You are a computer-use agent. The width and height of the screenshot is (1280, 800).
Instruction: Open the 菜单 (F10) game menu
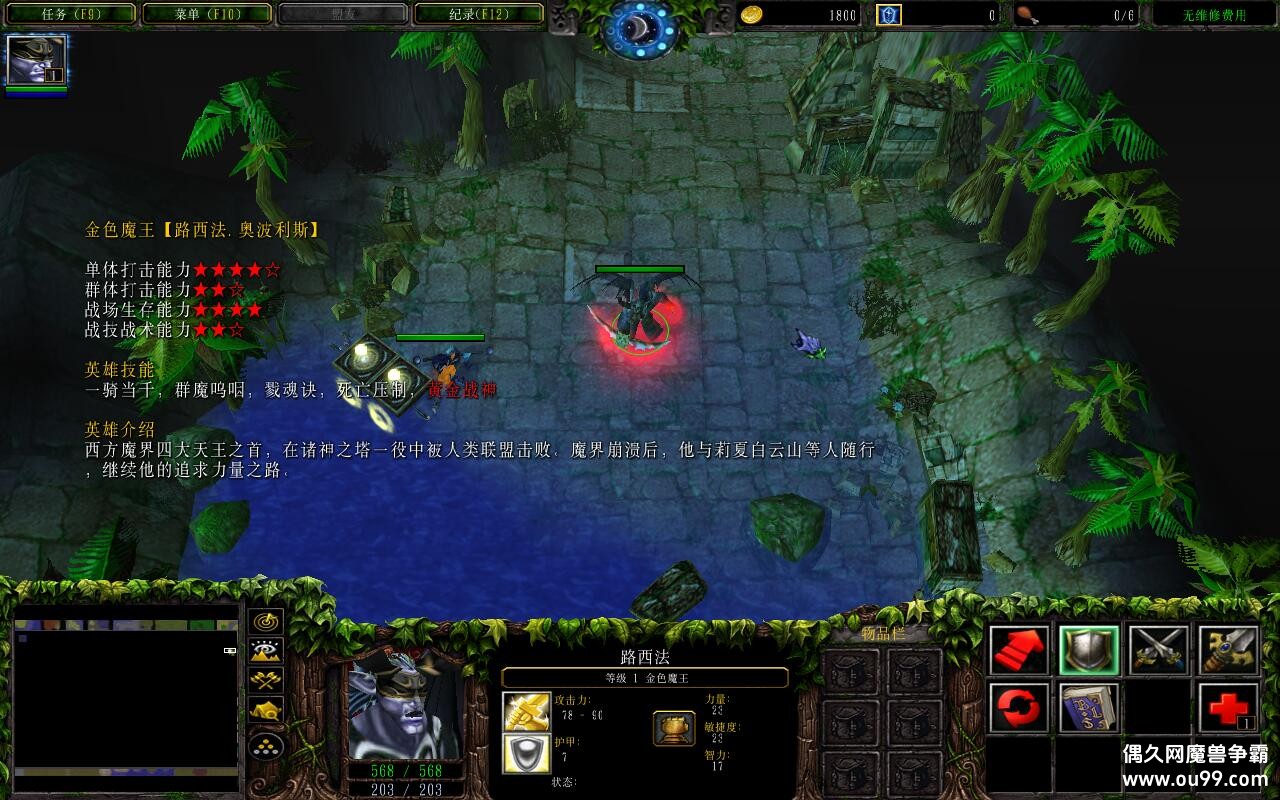click(207, 14)
